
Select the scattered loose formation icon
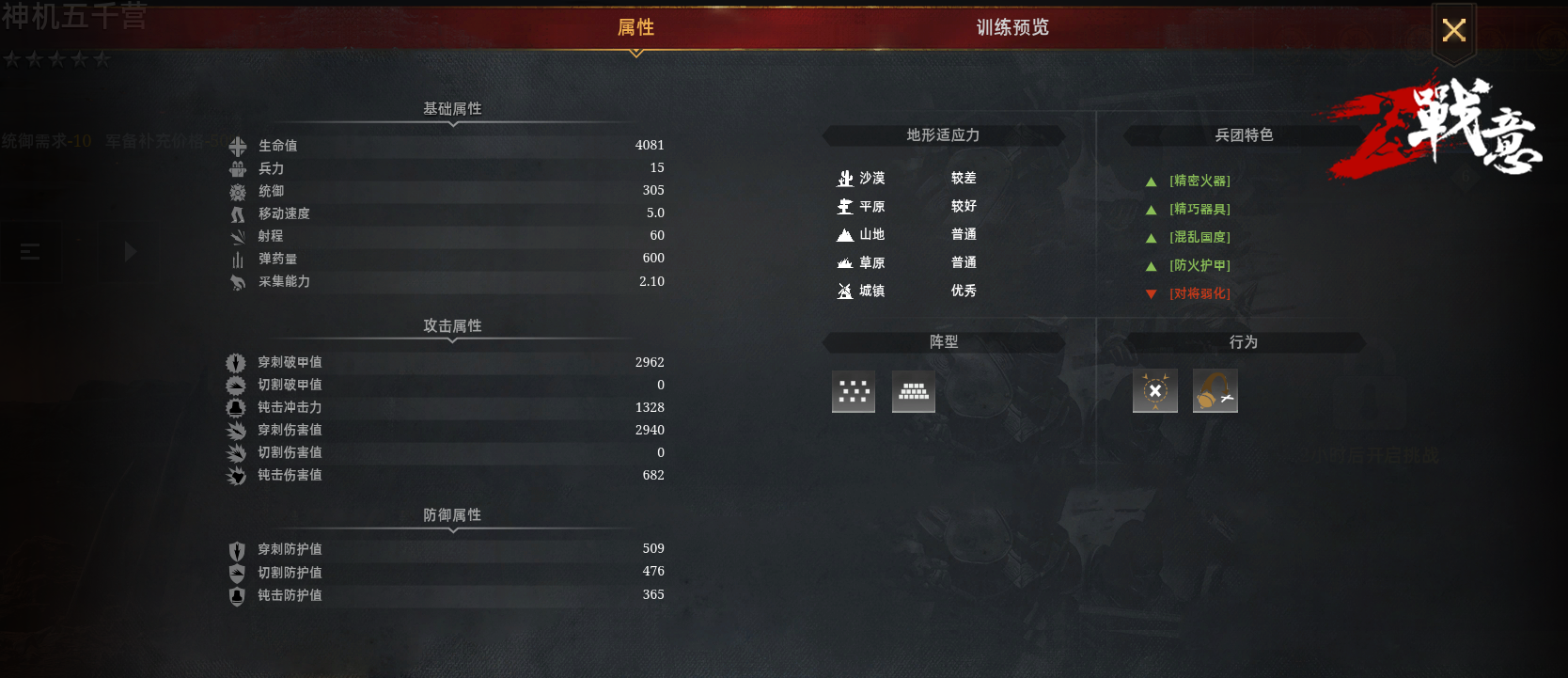coord(853,391)
